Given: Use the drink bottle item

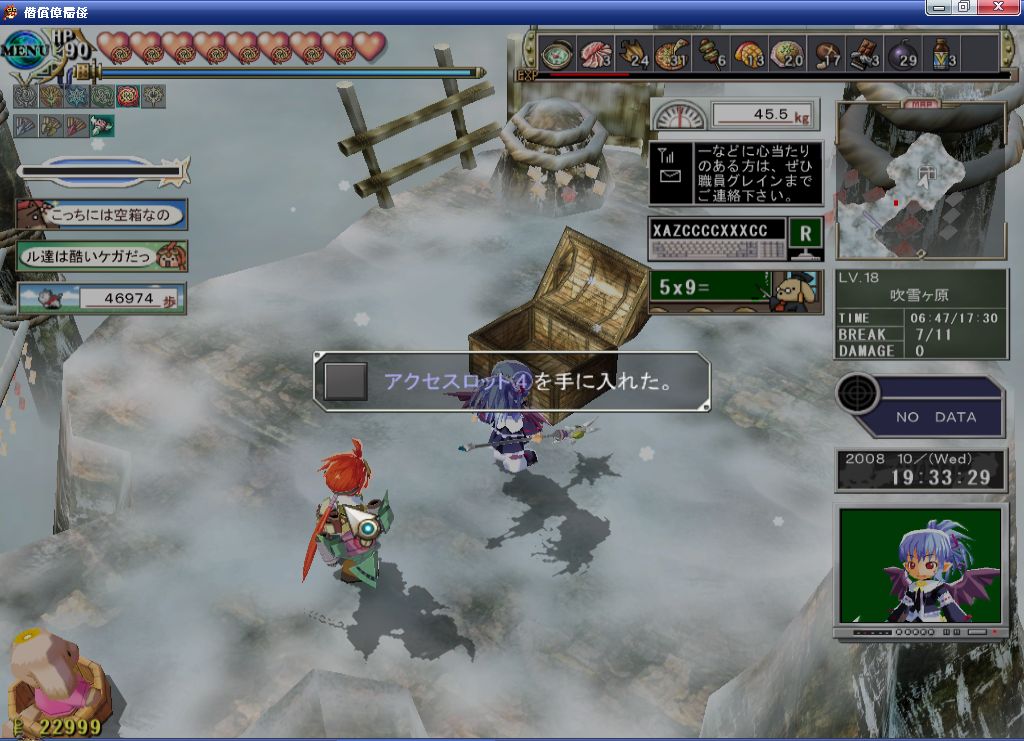Looking at the screenshot, I should (942, 54).
